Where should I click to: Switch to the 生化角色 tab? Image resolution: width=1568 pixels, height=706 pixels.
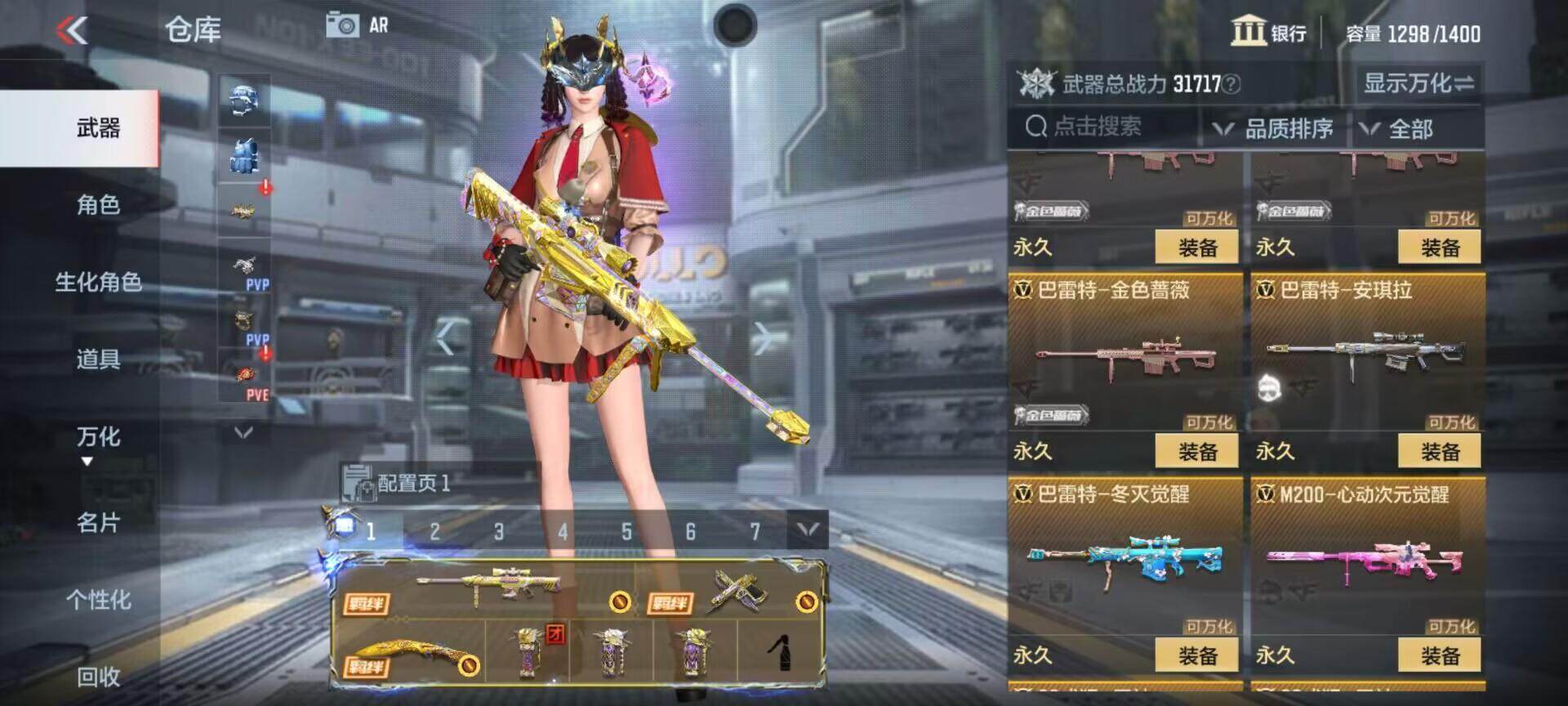coord(98,283)
